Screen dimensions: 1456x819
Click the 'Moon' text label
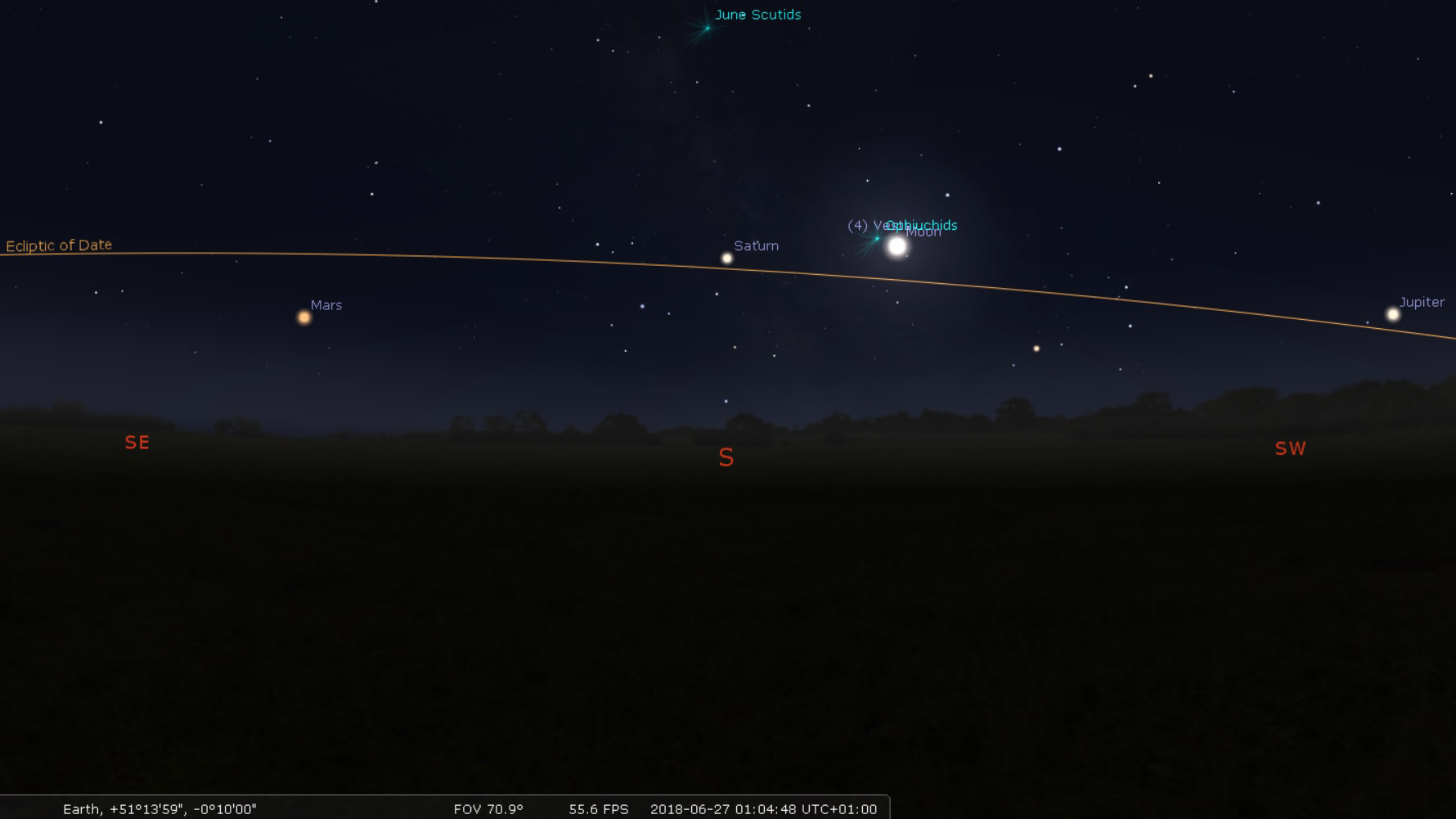(x=924, y=232)
